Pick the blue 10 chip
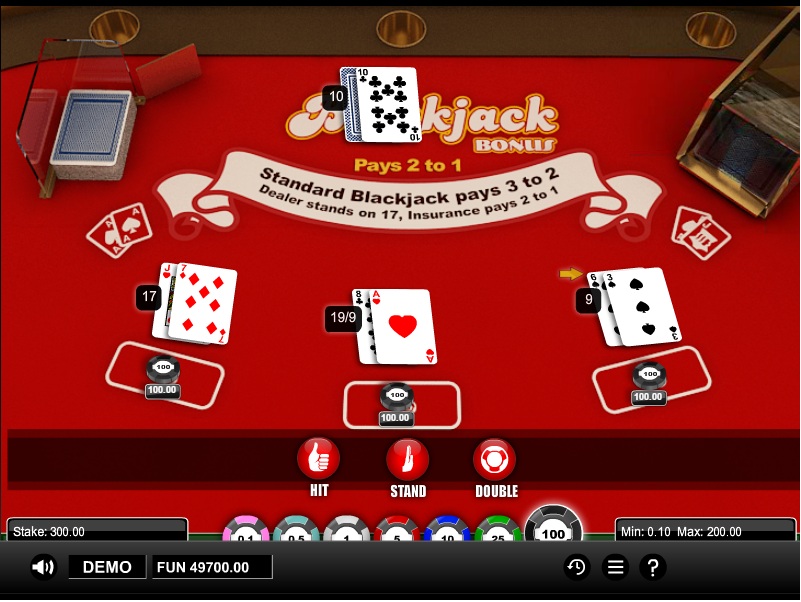This screenshot has height=602, width=801. (x=448, y=531)
